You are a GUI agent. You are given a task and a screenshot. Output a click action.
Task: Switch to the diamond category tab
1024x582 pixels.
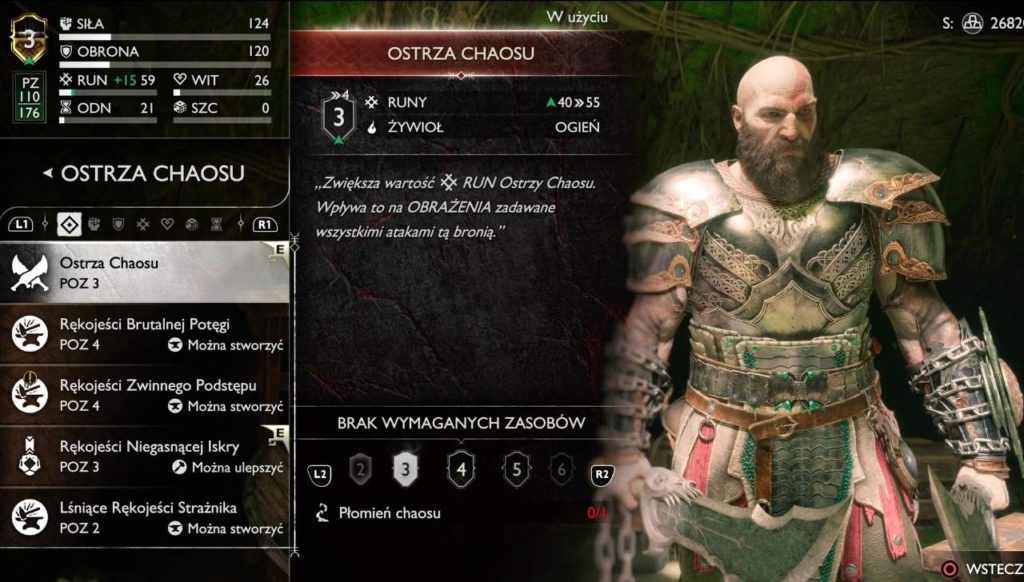click(x=69, y=223)
